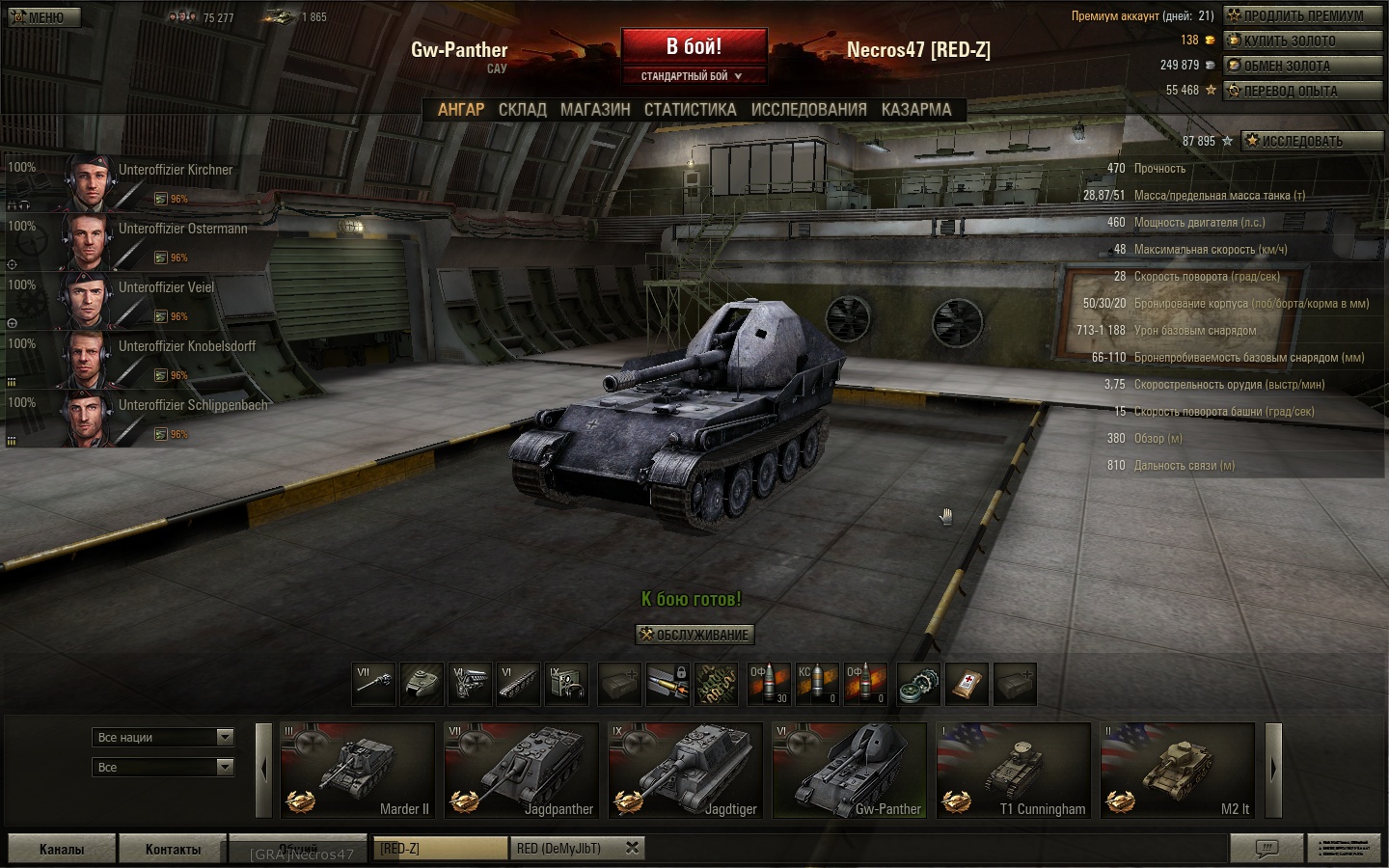Image resolution: width=1389 pixels, height=868 pixels.
Task: Open the Меню button
Action: coord(43,16)
